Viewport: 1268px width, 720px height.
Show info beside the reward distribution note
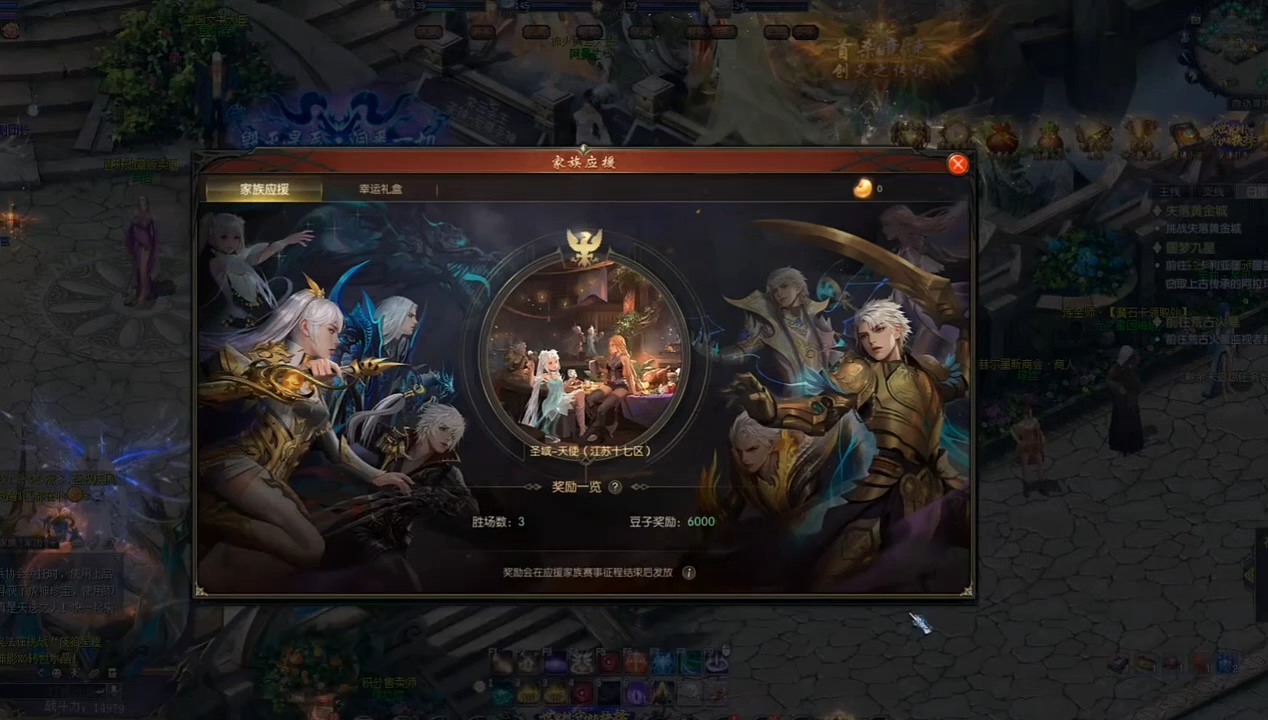click(x=689, y=573)
